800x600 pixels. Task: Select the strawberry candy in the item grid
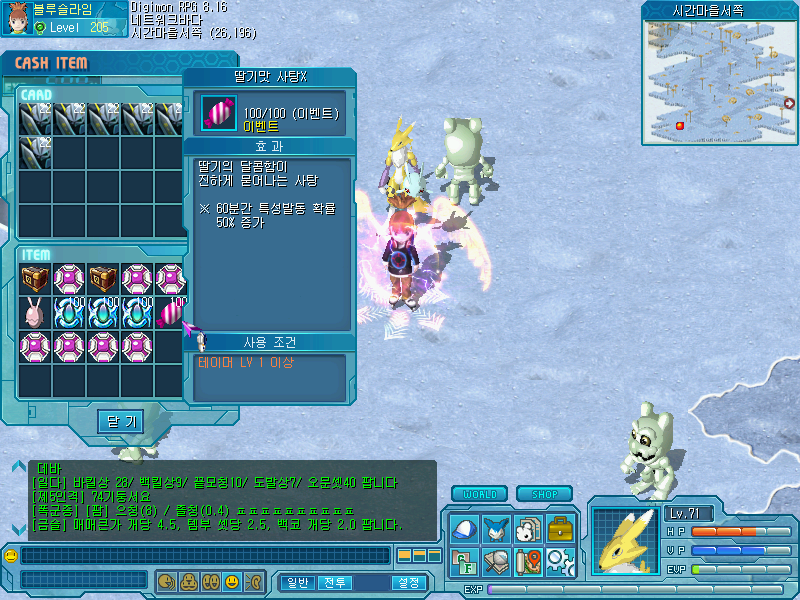tap(171, 313)
